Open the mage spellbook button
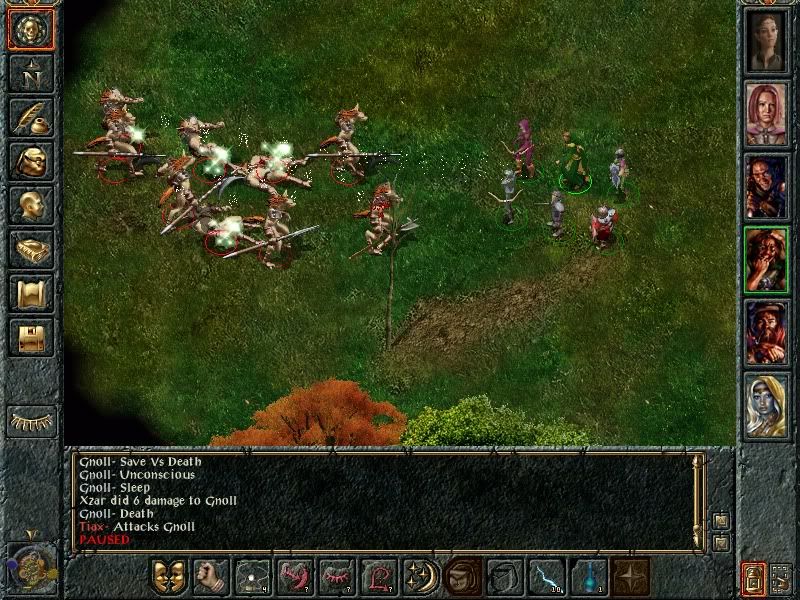Image resolution: width=800 pixels, height=600 pixels. click(30, 248)
